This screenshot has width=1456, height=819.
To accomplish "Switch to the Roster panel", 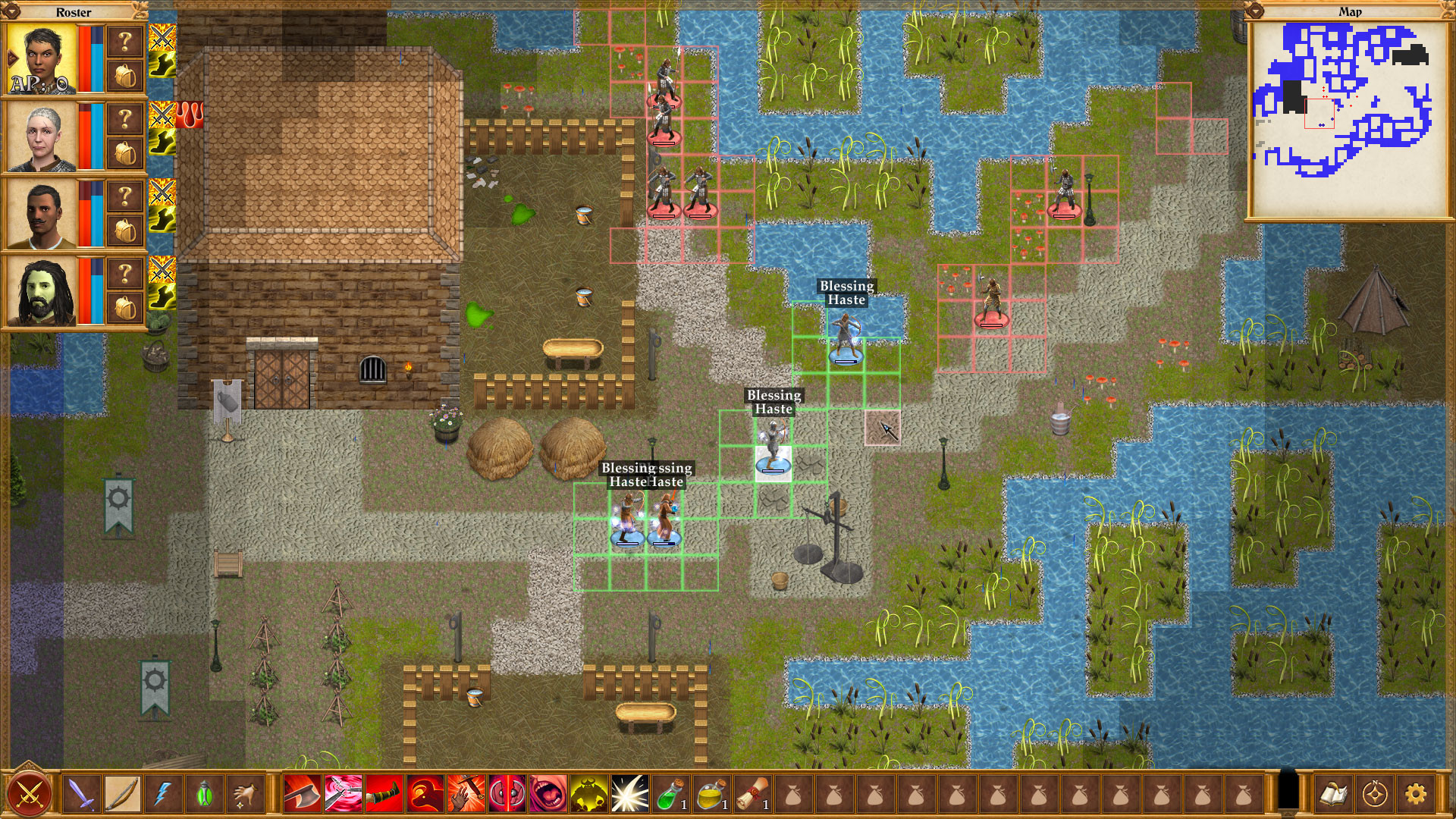I will pos(74,12).
